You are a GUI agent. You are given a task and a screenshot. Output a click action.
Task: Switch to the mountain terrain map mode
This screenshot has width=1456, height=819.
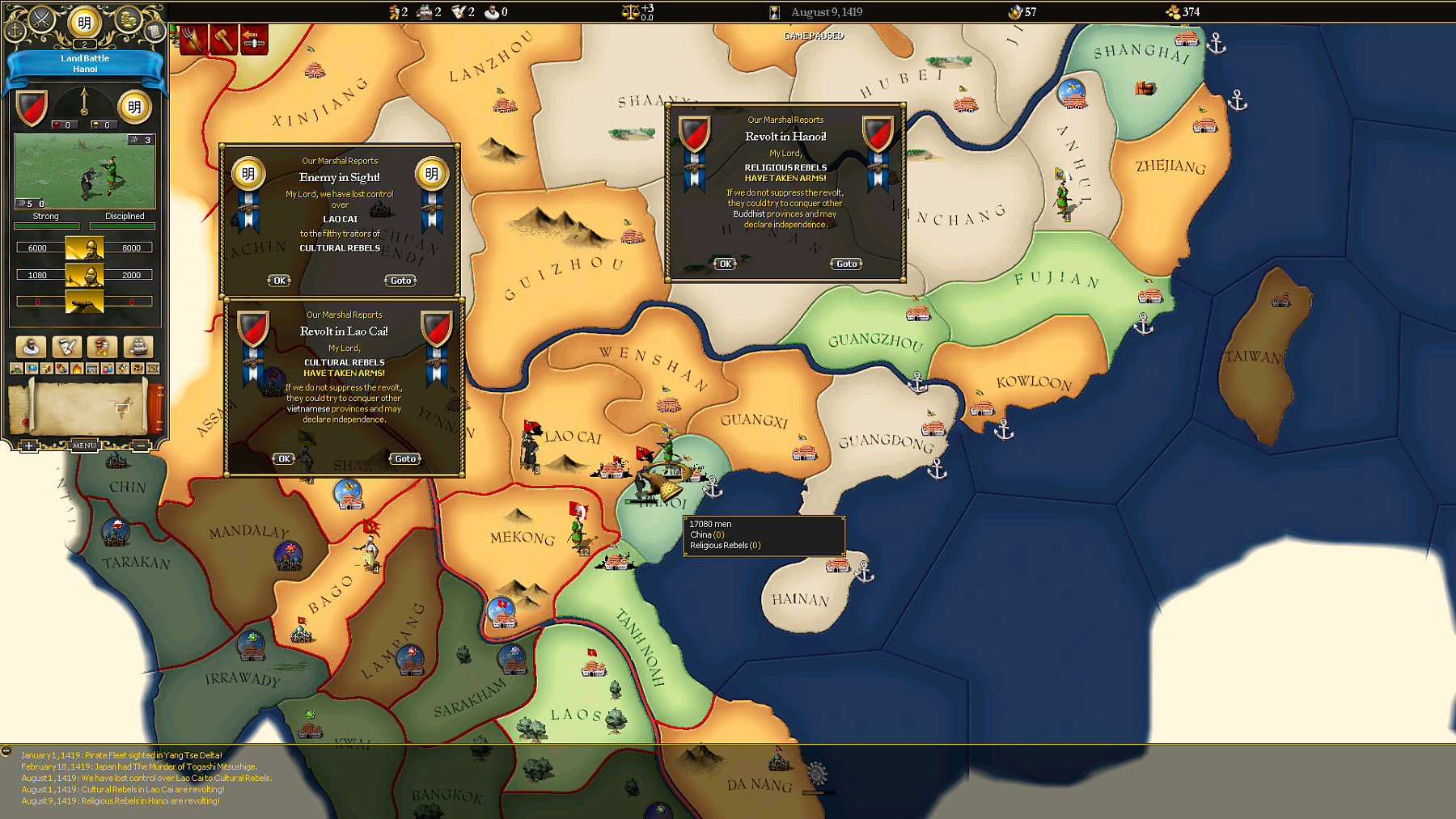pos(16,369)
